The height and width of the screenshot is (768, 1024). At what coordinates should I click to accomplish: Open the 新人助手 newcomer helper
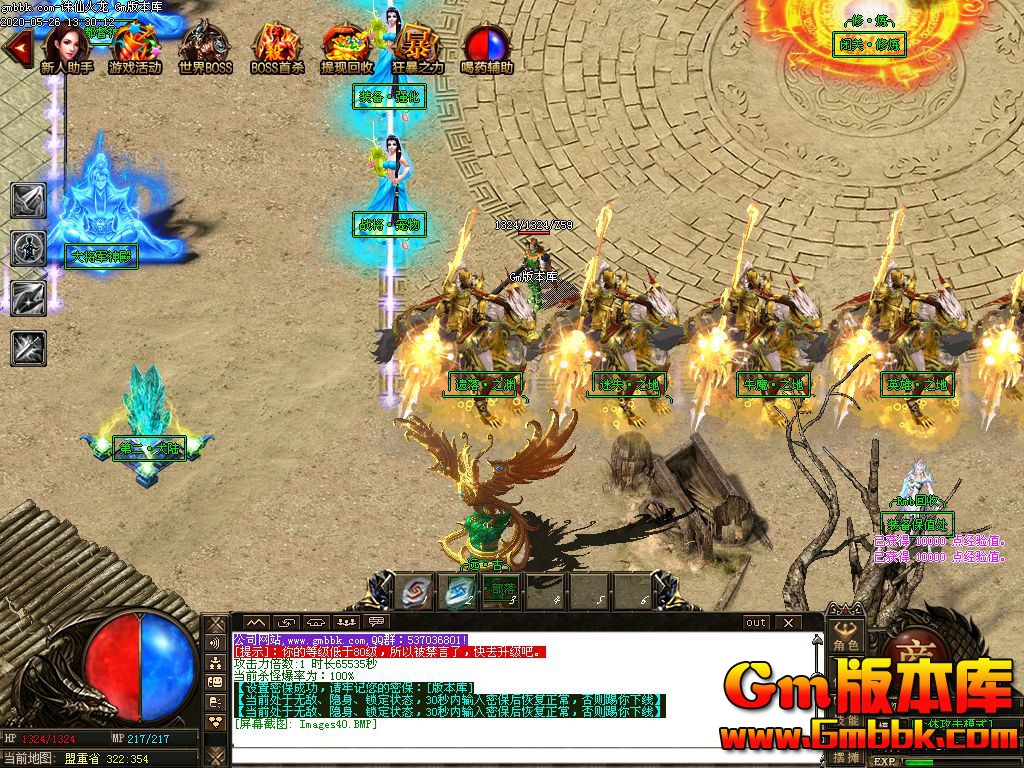click(66, 48)
